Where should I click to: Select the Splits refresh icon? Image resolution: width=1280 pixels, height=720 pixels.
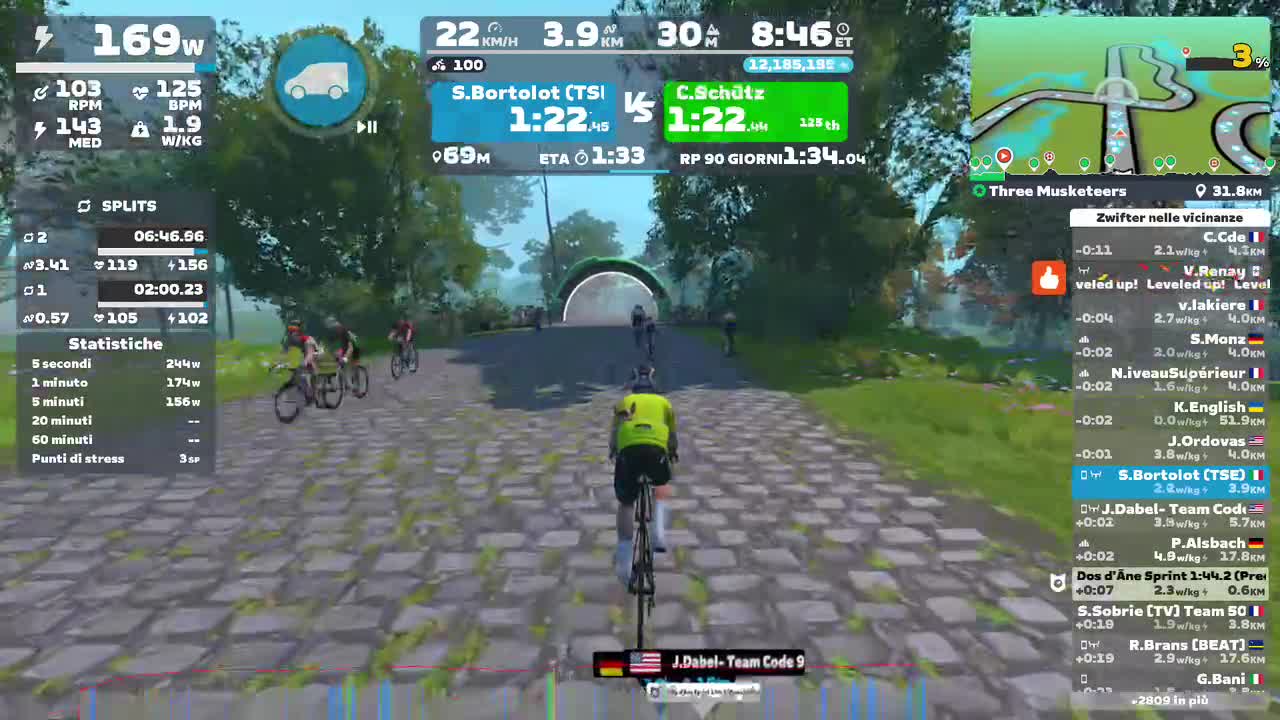point(83,206)
